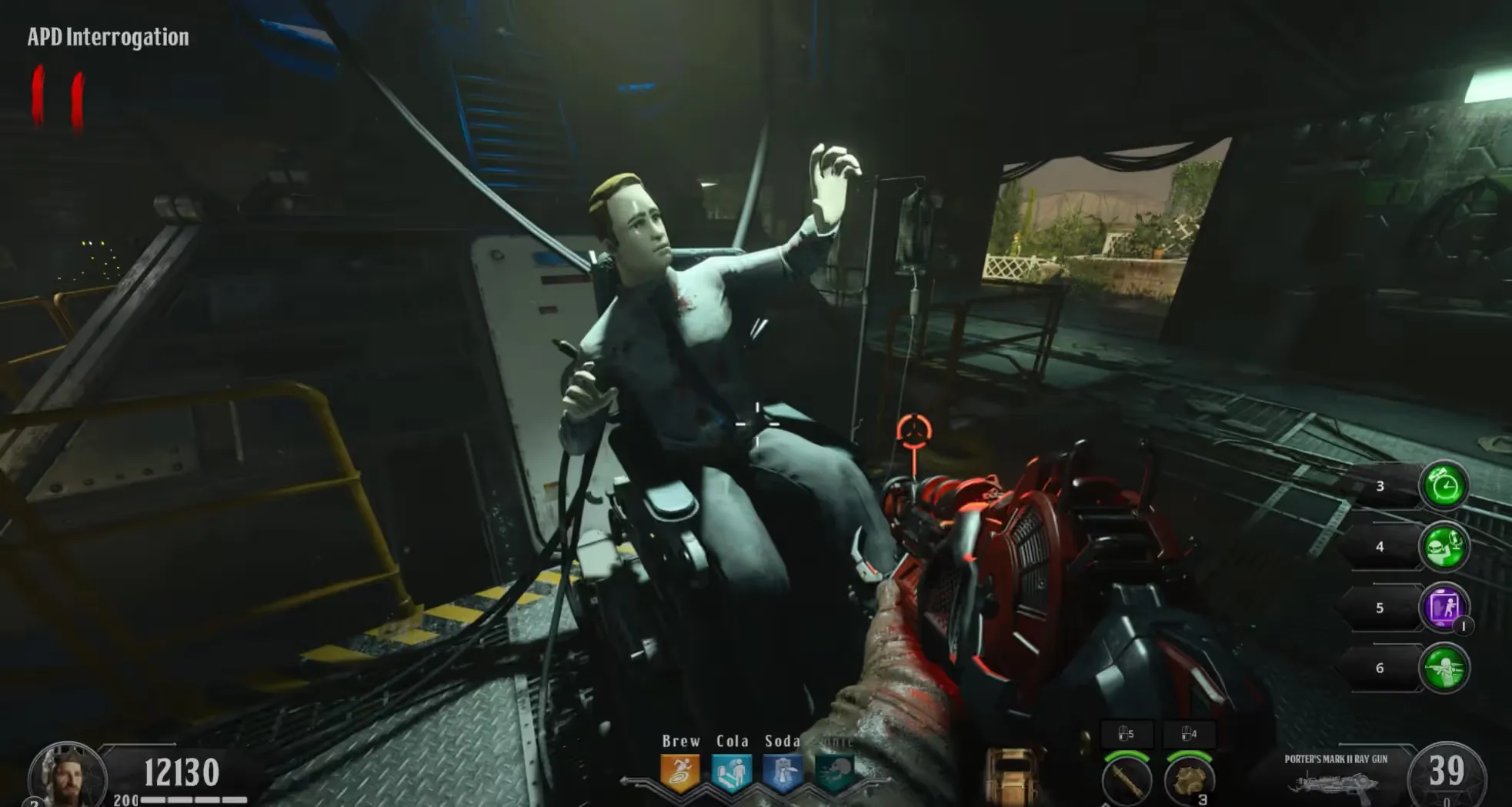Use the rocket launcher elixir in slot 6
This screenshot has height=807, width=1512.
[x=1444, y=669]
